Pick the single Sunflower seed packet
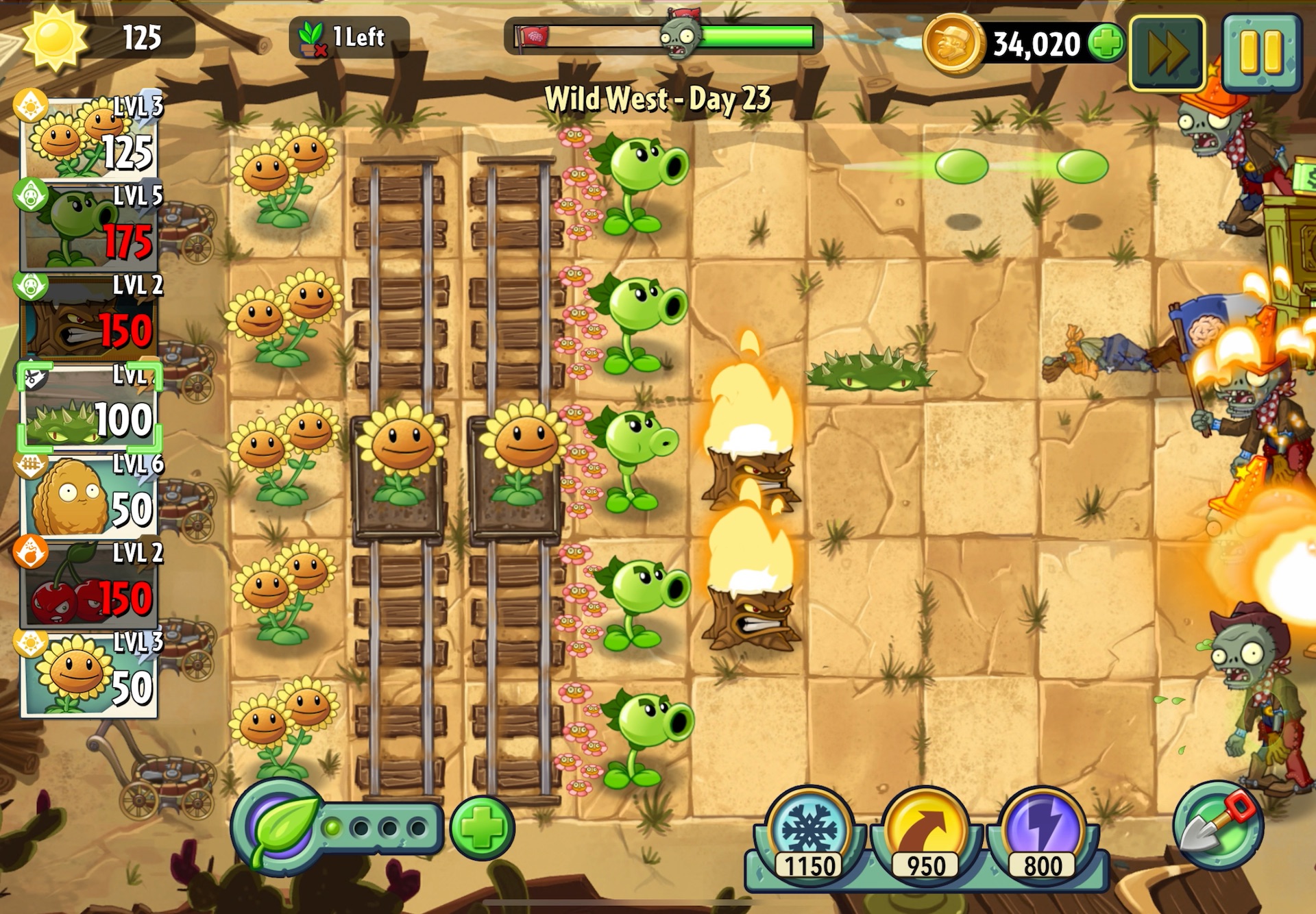 point(90,676)
